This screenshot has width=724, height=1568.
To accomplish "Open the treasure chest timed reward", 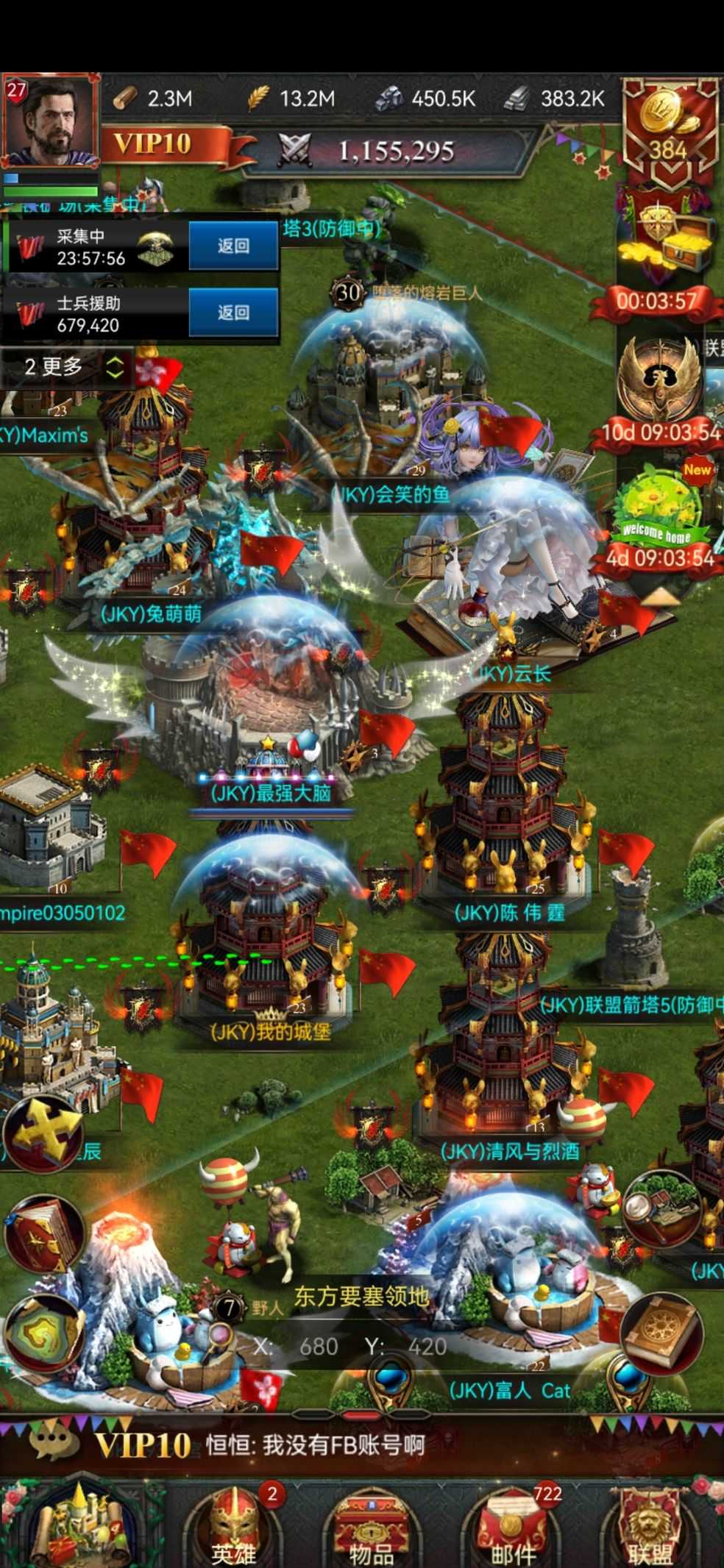I will pyautogui.click(x=664, y=243).
